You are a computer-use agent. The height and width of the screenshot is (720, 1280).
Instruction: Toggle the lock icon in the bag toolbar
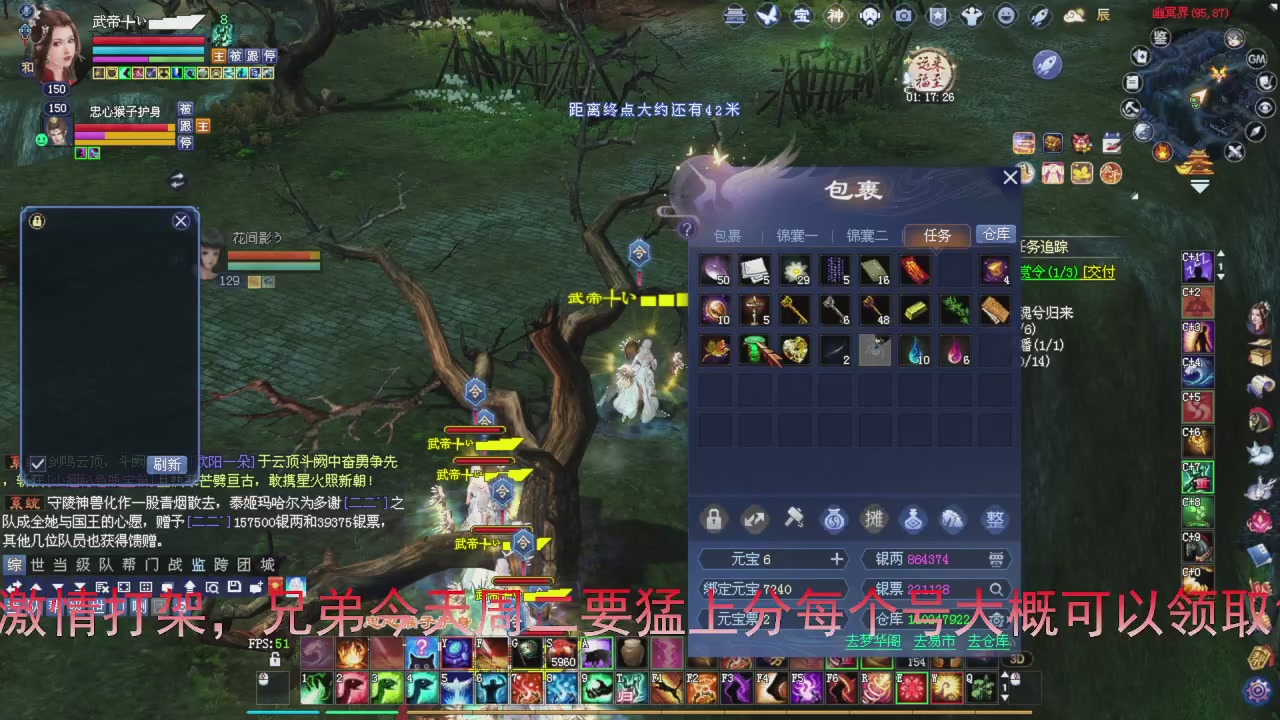tap(713, 519)
